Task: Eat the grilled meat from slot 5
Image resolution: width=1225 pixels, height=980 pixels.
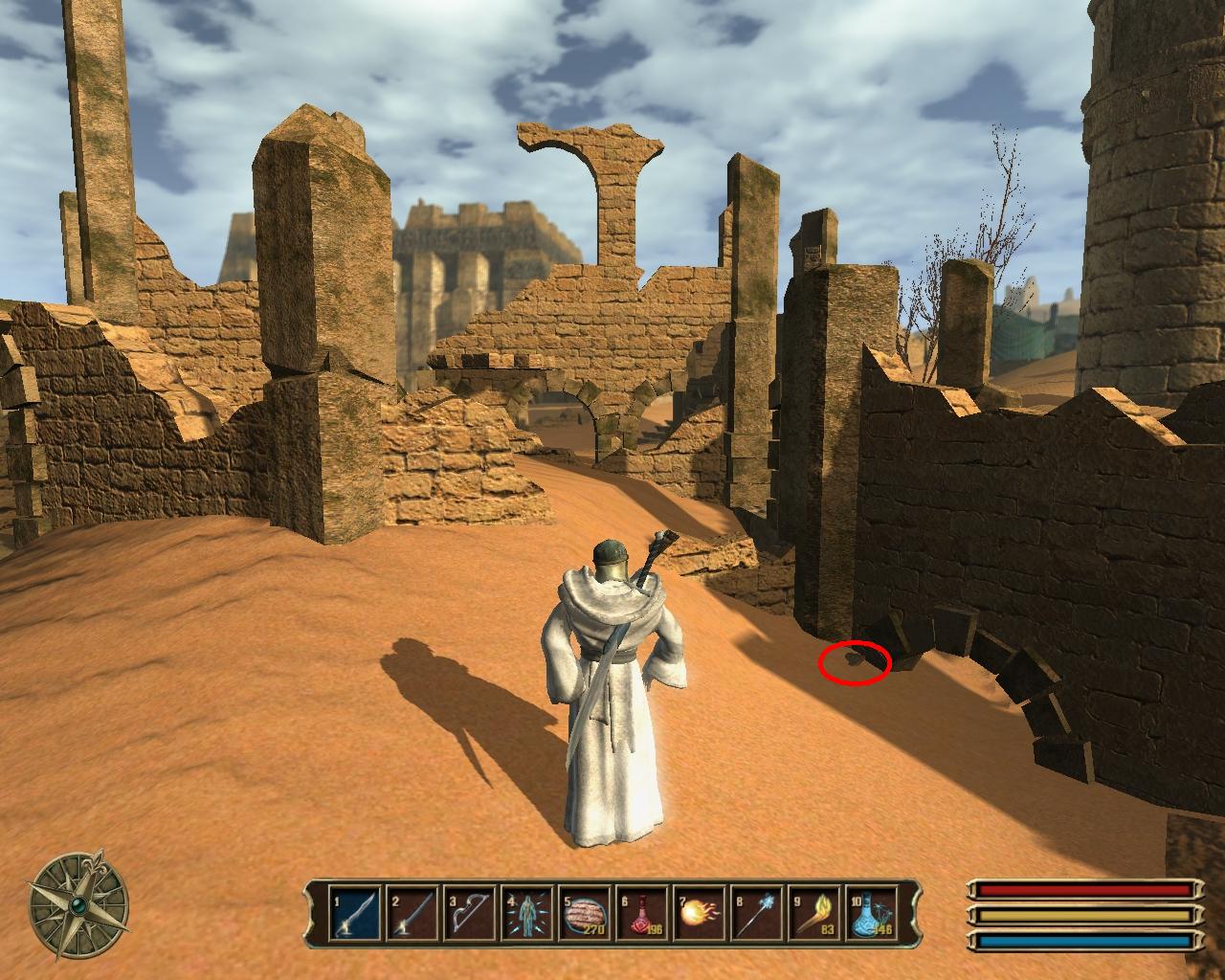Action: coord(583,915)
